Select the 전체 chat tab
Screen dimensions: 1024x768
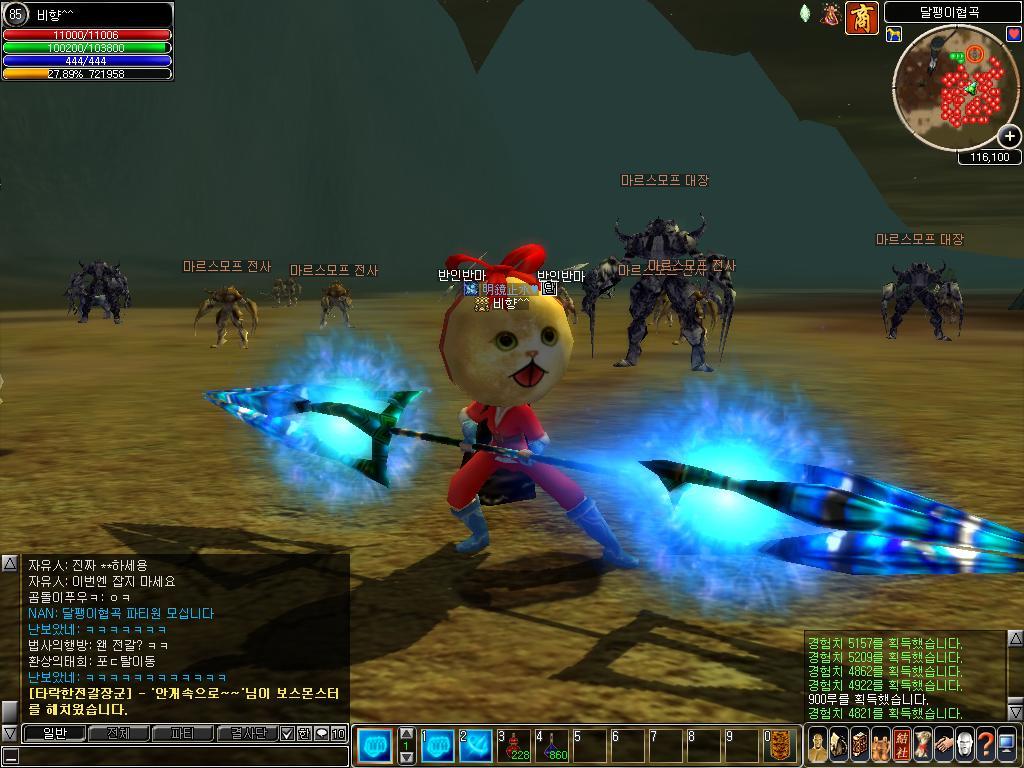[118, 733]
